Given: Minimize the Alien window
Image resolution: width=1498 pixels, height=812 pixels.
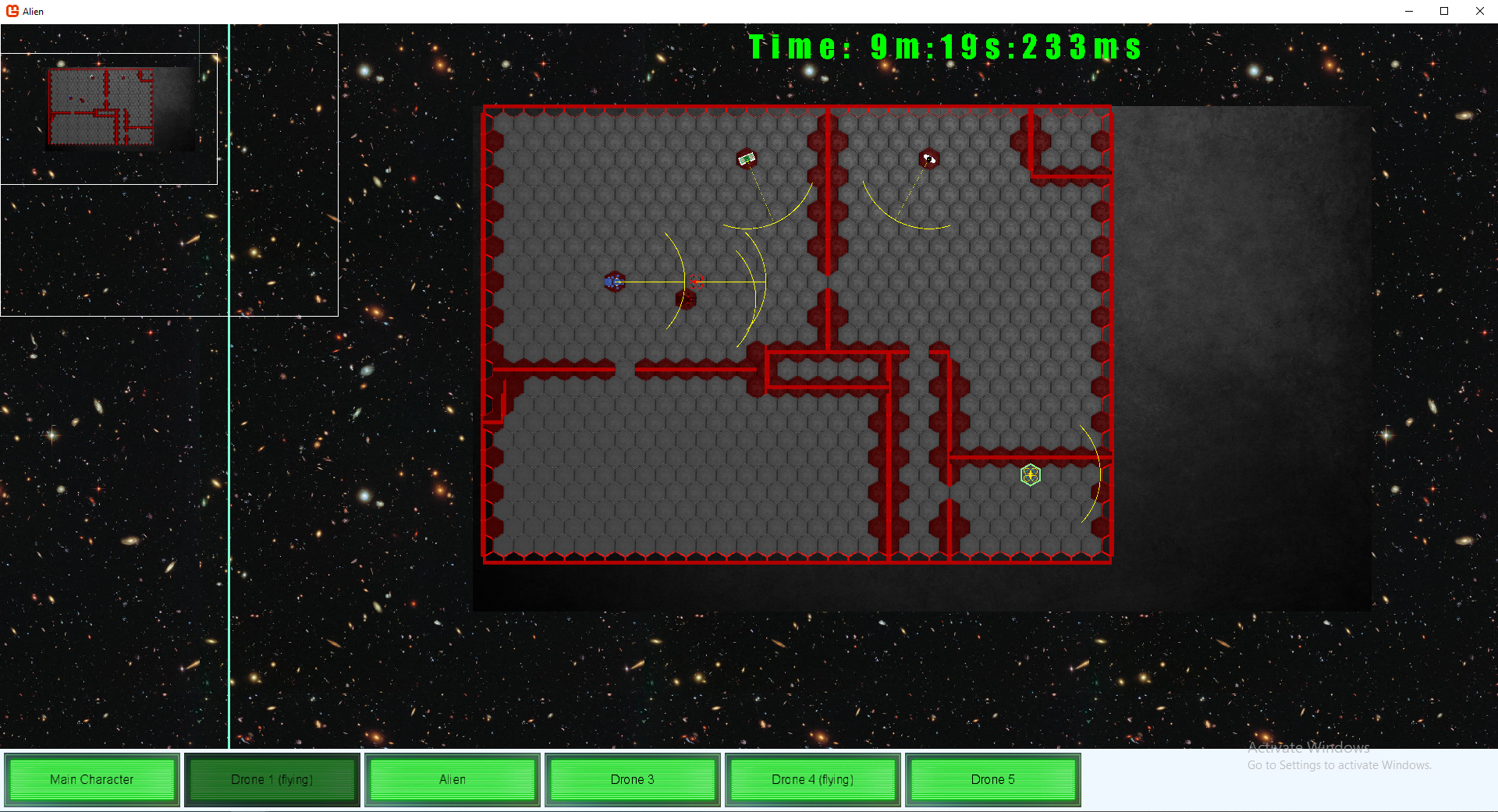Looking at the screenshot, I should (1409, 11).
